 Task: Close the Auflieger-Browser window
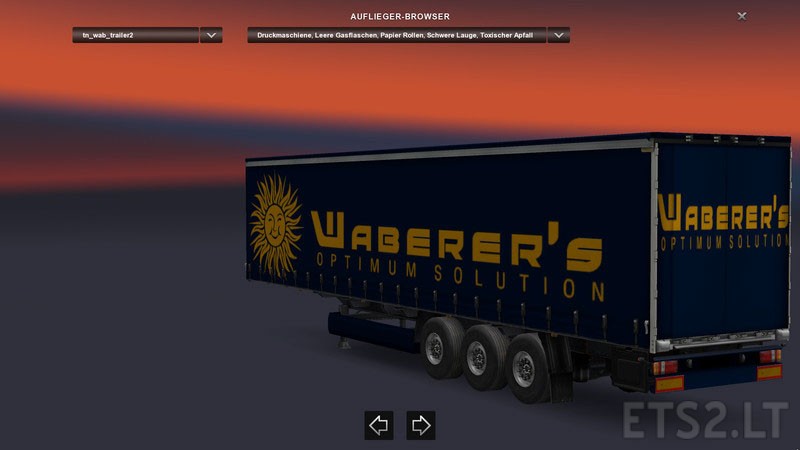click(x=741, y=16)
